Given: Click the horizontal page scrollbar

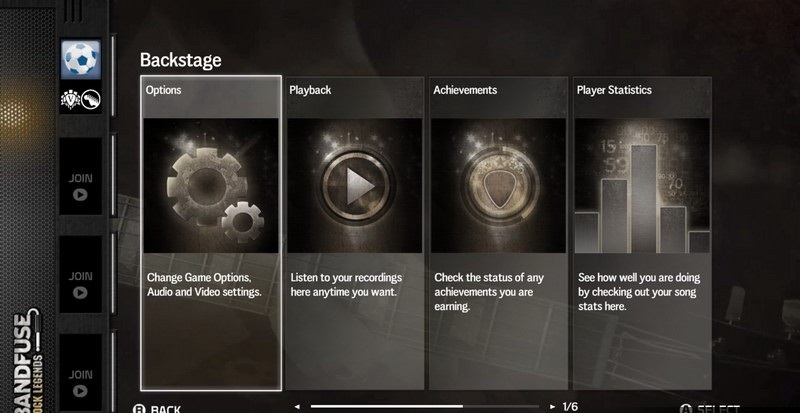Looking at the screenshot, I should 425,407.
